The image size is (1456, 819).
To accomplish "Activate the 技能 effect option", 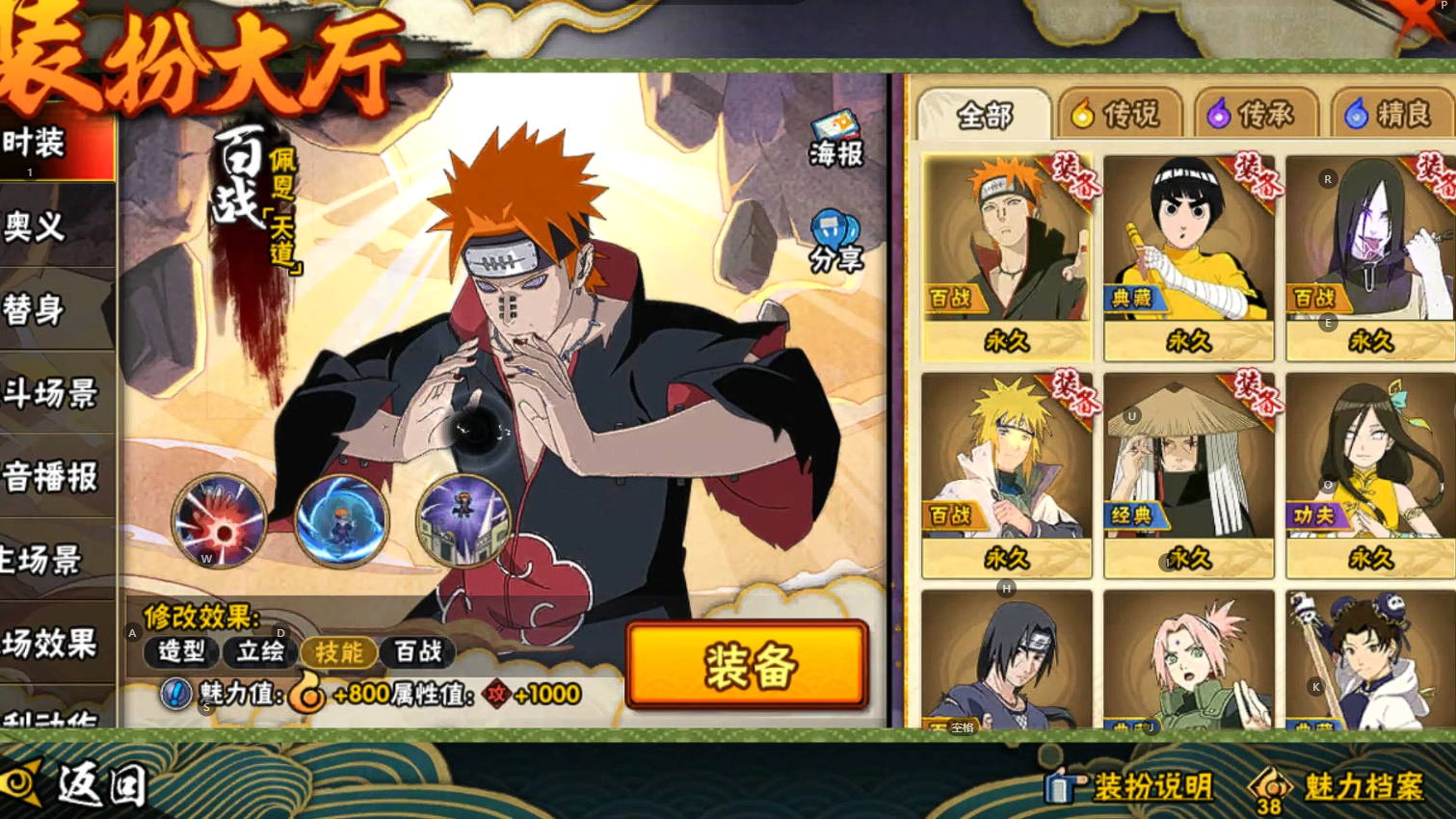I will pos(339,652).
